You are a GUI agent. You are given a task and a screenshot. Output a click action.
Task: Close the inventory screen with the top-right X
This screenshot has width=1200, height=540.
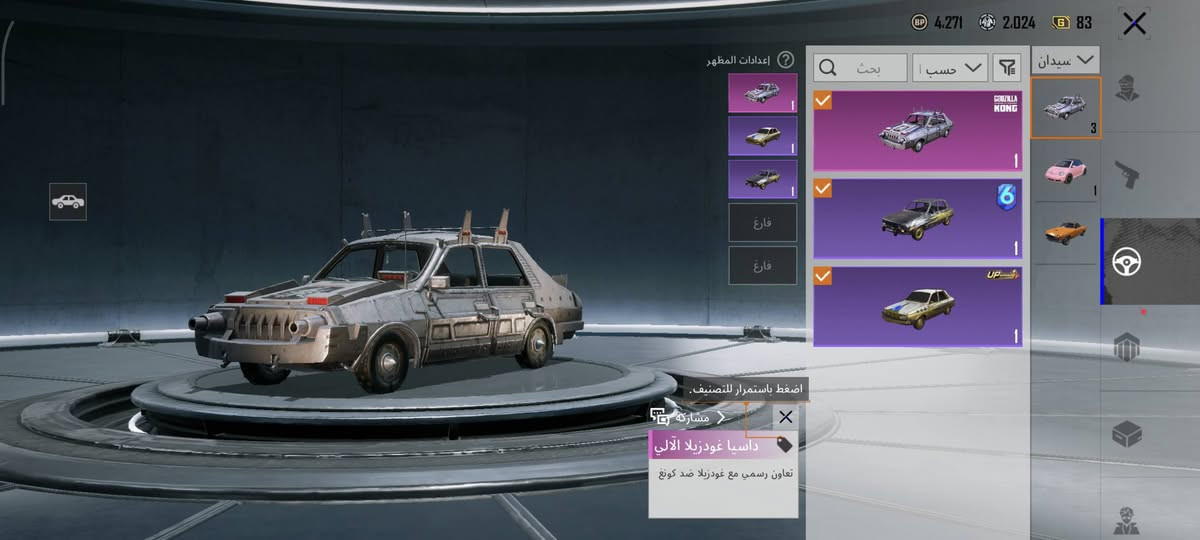pos(1134,24)
